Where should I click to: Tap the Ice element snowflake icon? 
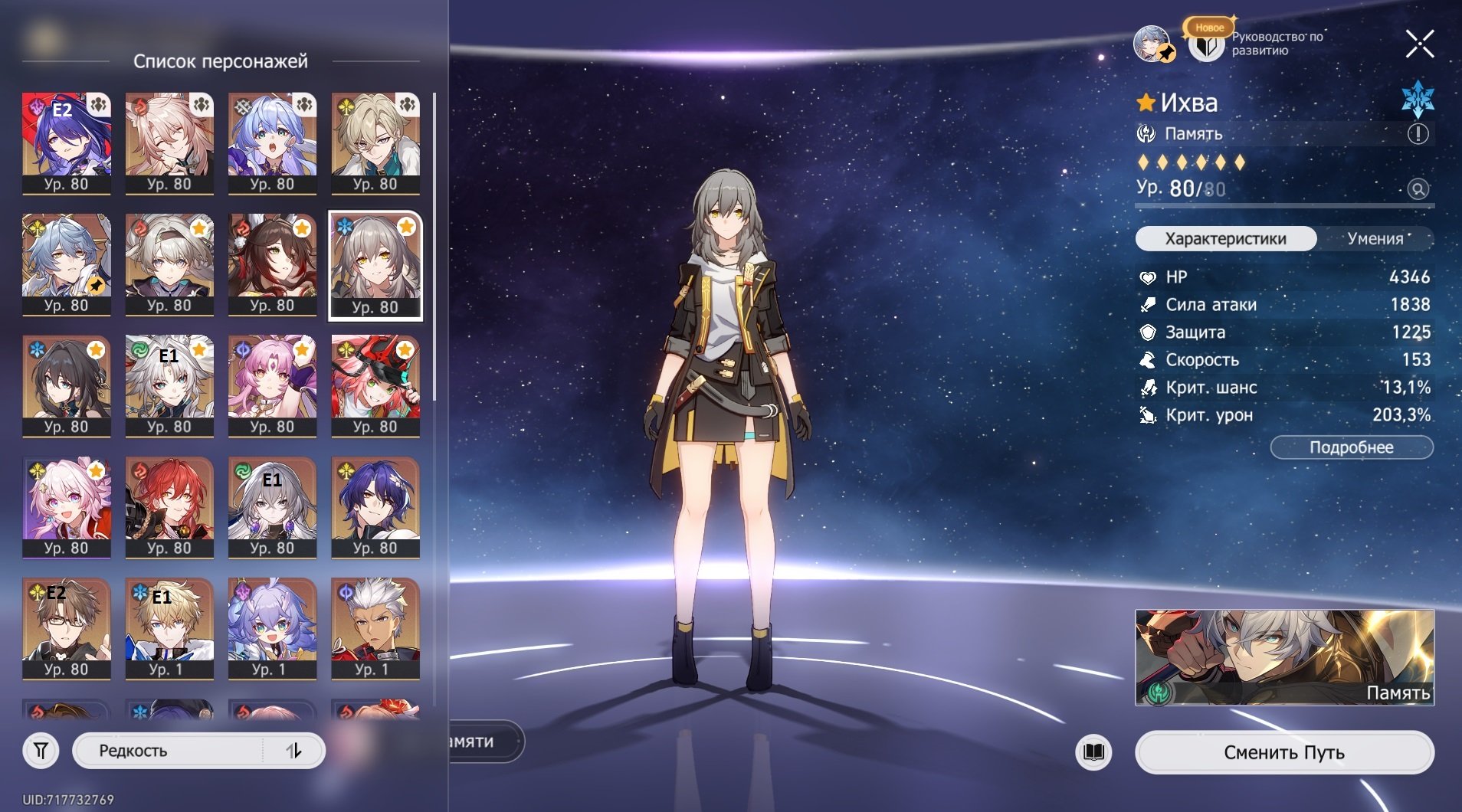click(1417, 100)
